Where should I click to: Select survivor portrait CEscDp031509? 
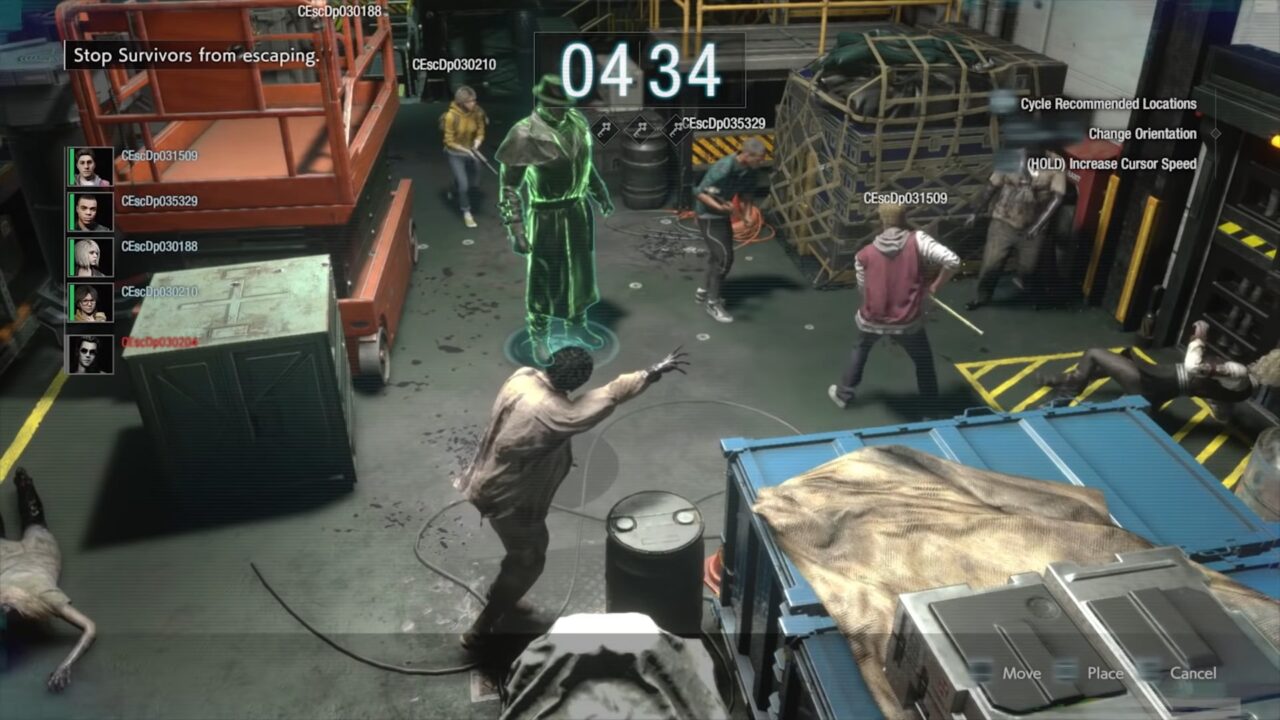91,167
